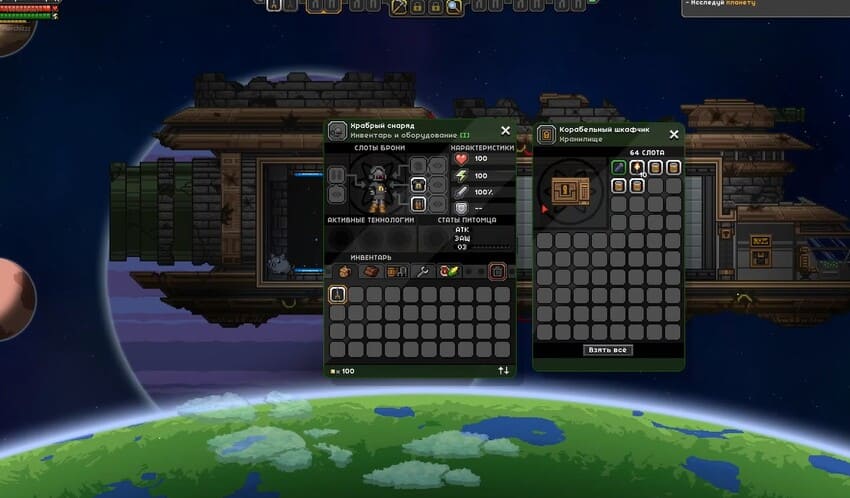The height and width of the screenshot is (498, 850).
Task: Click the trash can slot in inventory
Action: coord(497,271)
